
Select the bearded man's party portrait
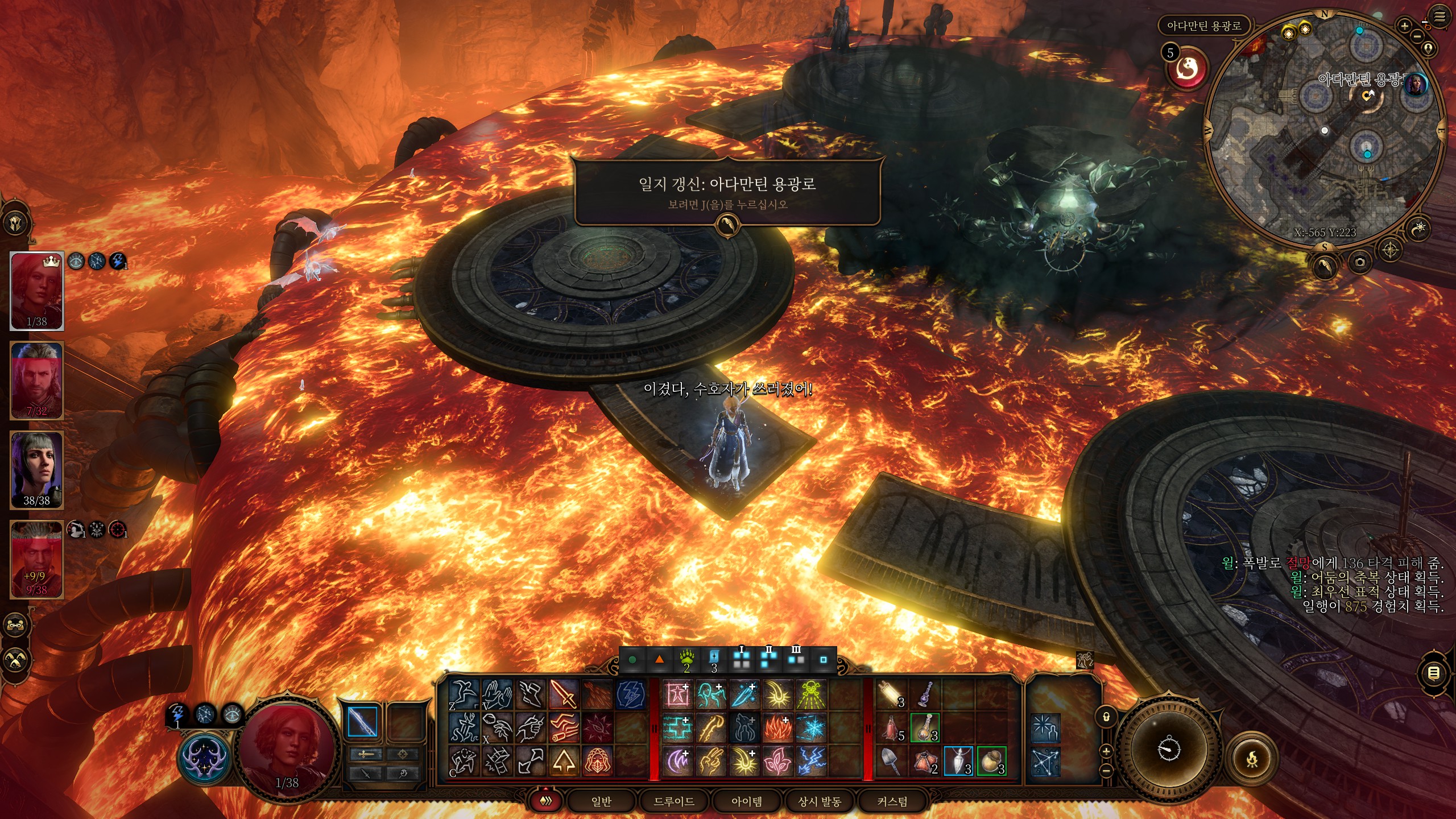pyautogui.click(x=37, y=380)
